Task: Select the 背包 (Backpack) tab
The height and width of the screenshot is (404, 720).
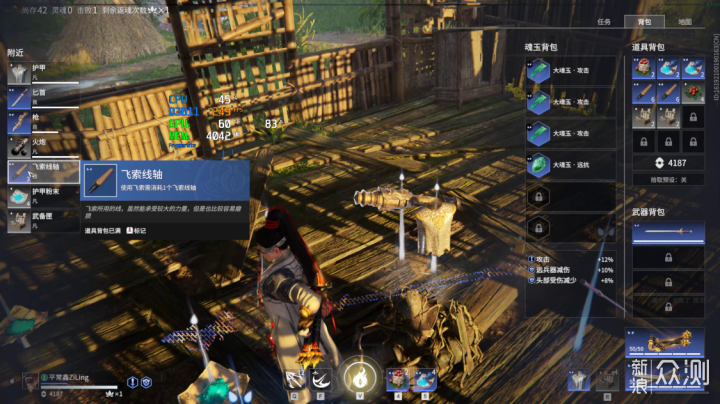Action: (644, 20)
